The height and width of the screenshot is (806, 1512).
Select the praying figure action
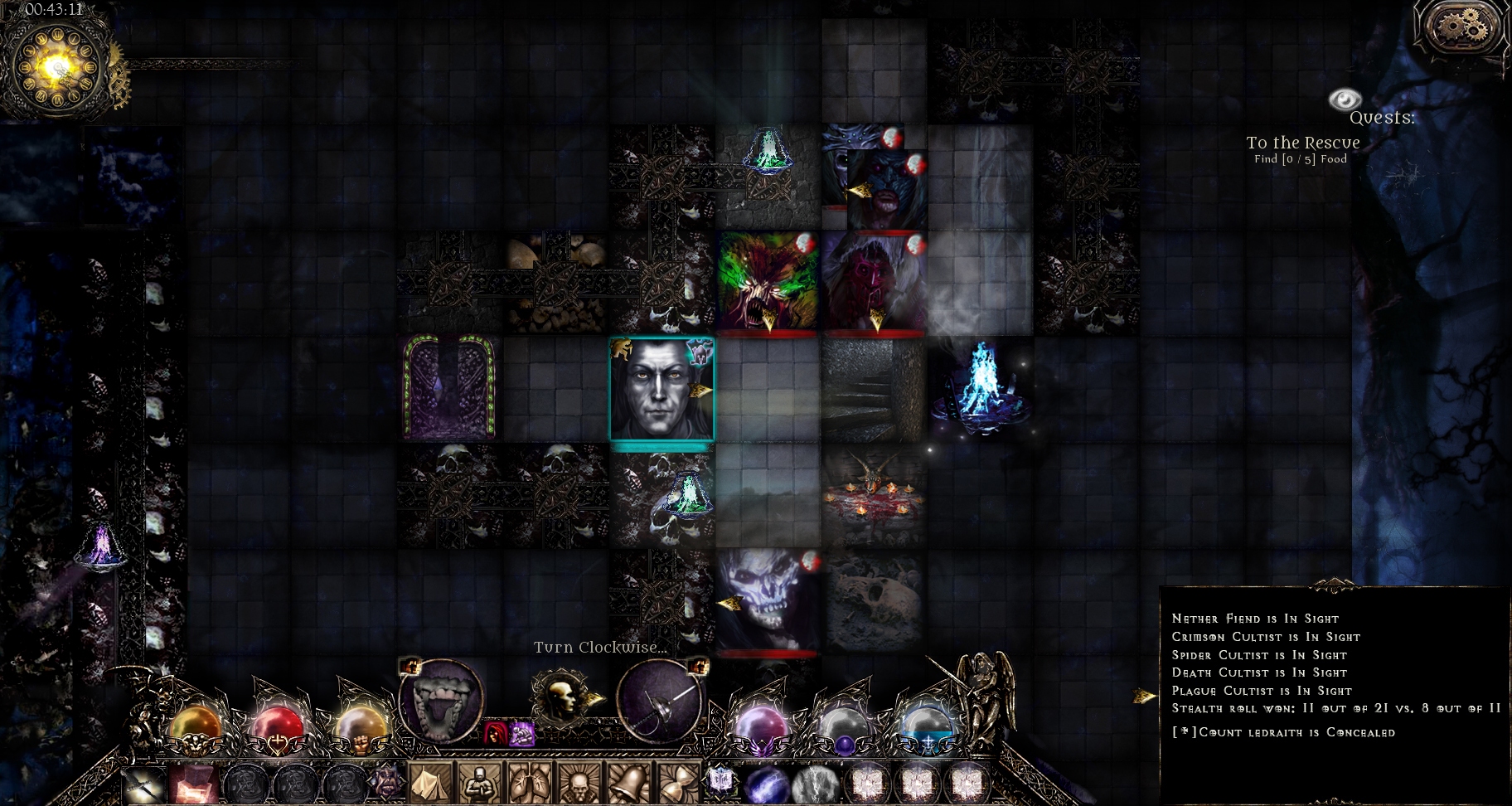[x=480, y=782]
